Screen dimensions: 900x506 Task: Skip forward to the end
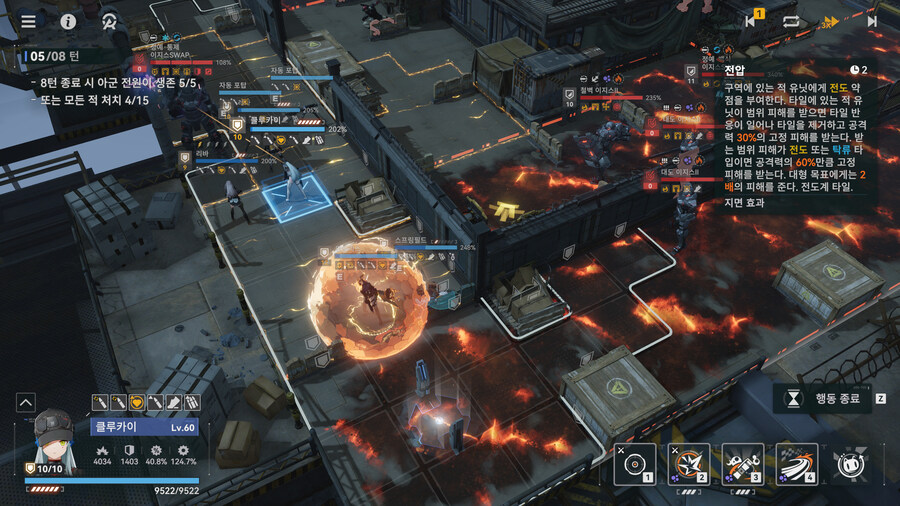871,20
